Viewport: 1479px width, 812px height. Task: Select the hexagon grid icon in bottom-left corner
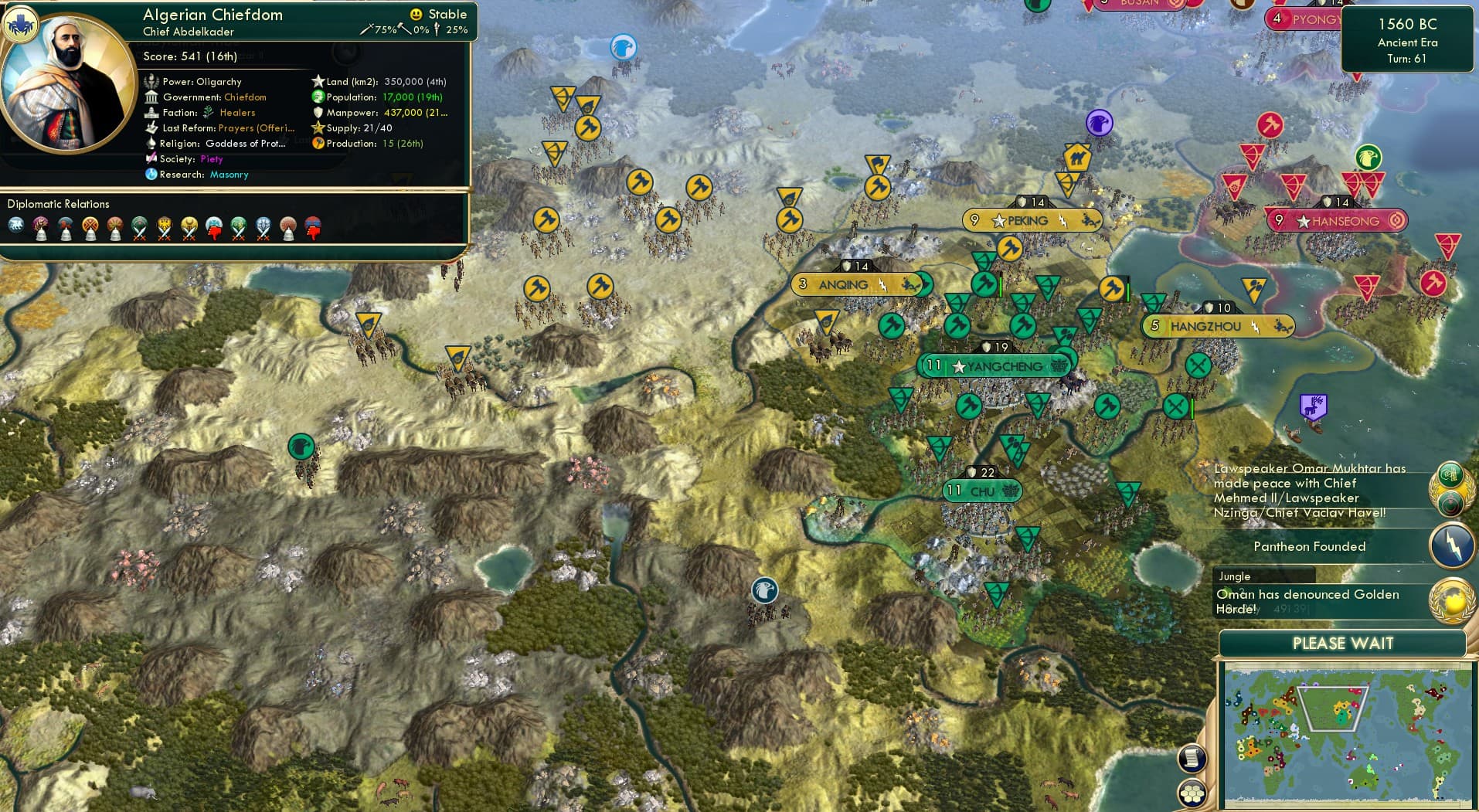[1191, 791]
